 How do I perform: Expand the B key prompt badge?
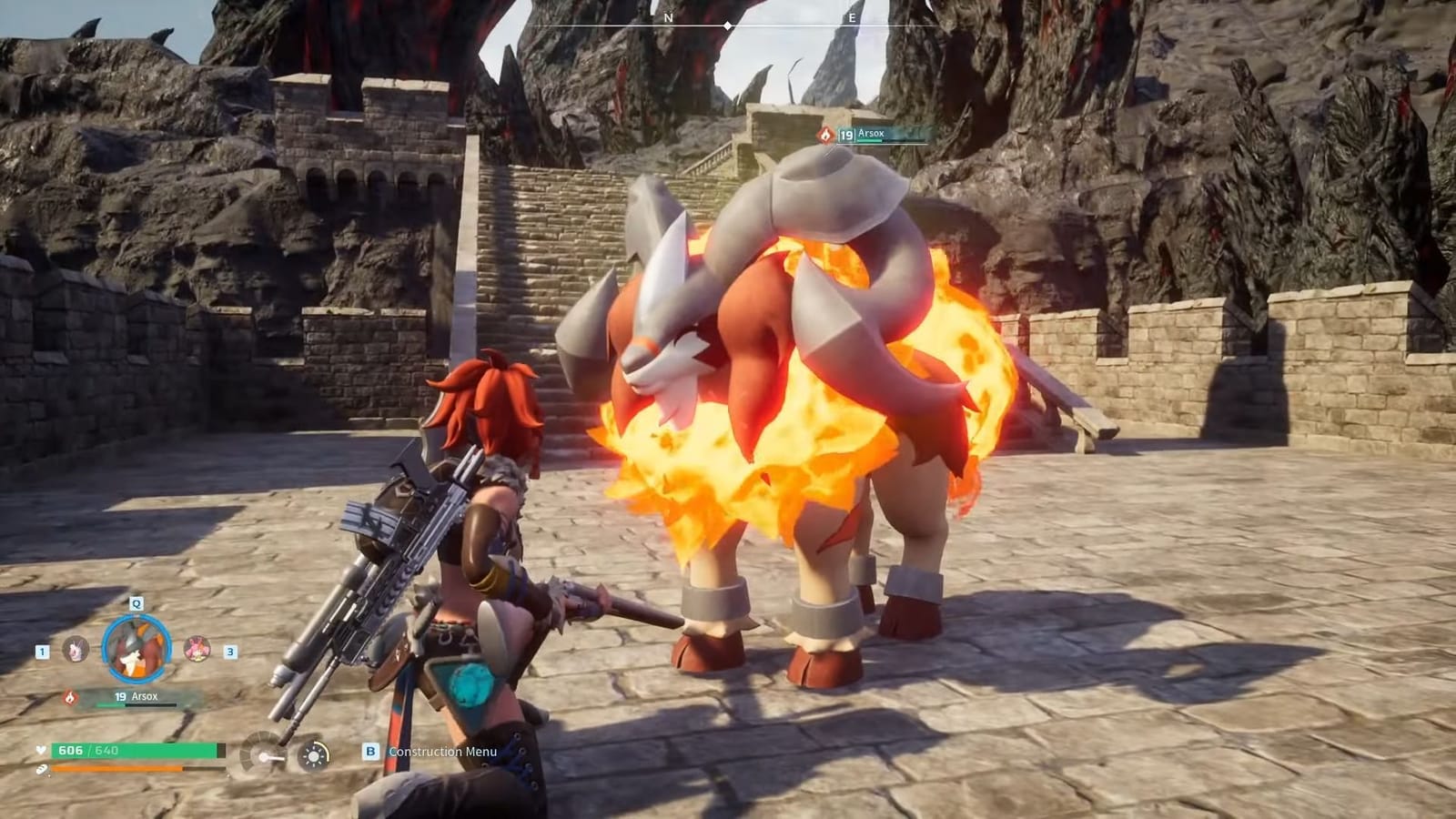pyautogui.click(x=369, y=752)
